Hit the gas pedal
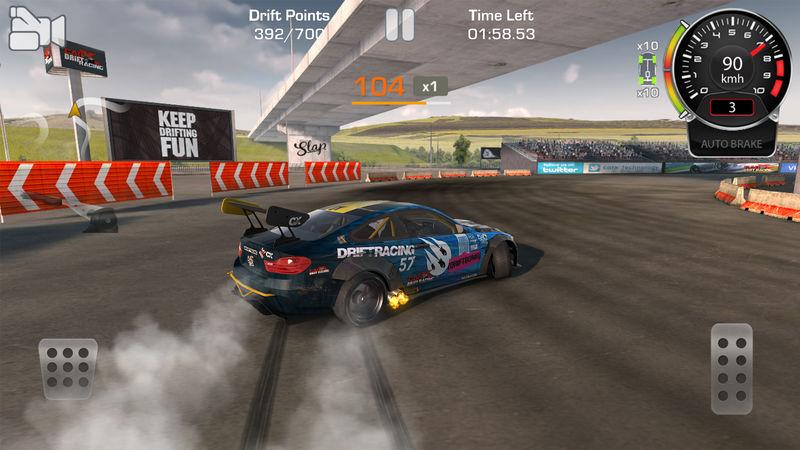Image resolution: width=800 pixels, height=450 pixels. pos(731,368)
